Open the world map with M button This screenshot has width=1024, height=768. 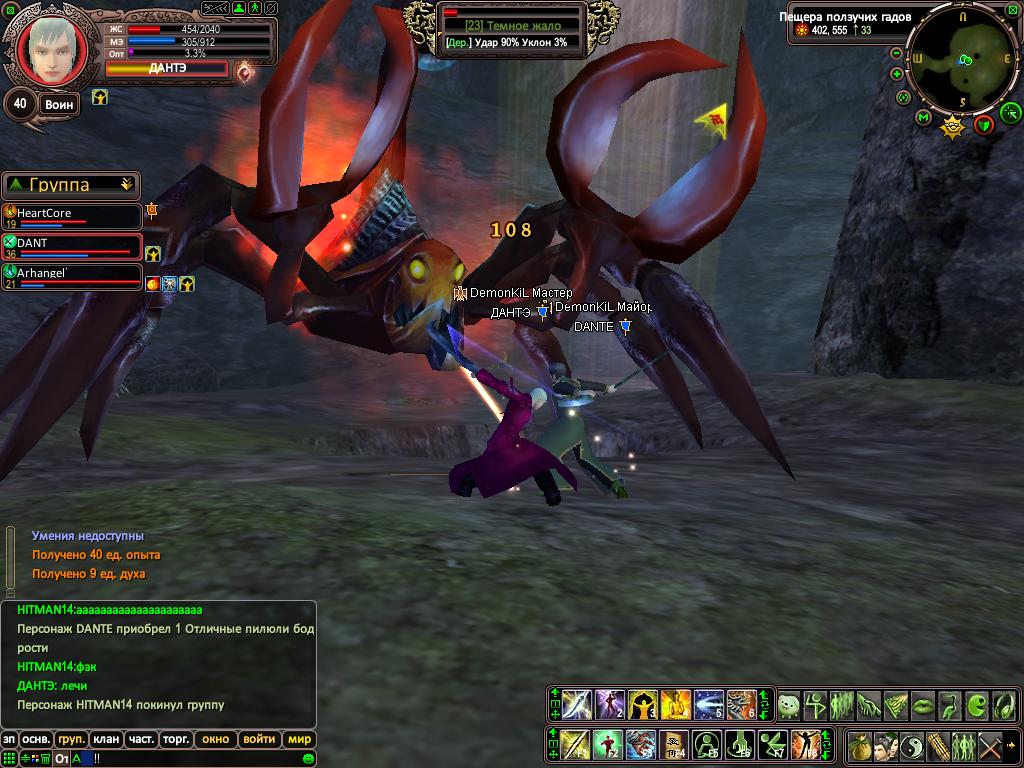923,118
